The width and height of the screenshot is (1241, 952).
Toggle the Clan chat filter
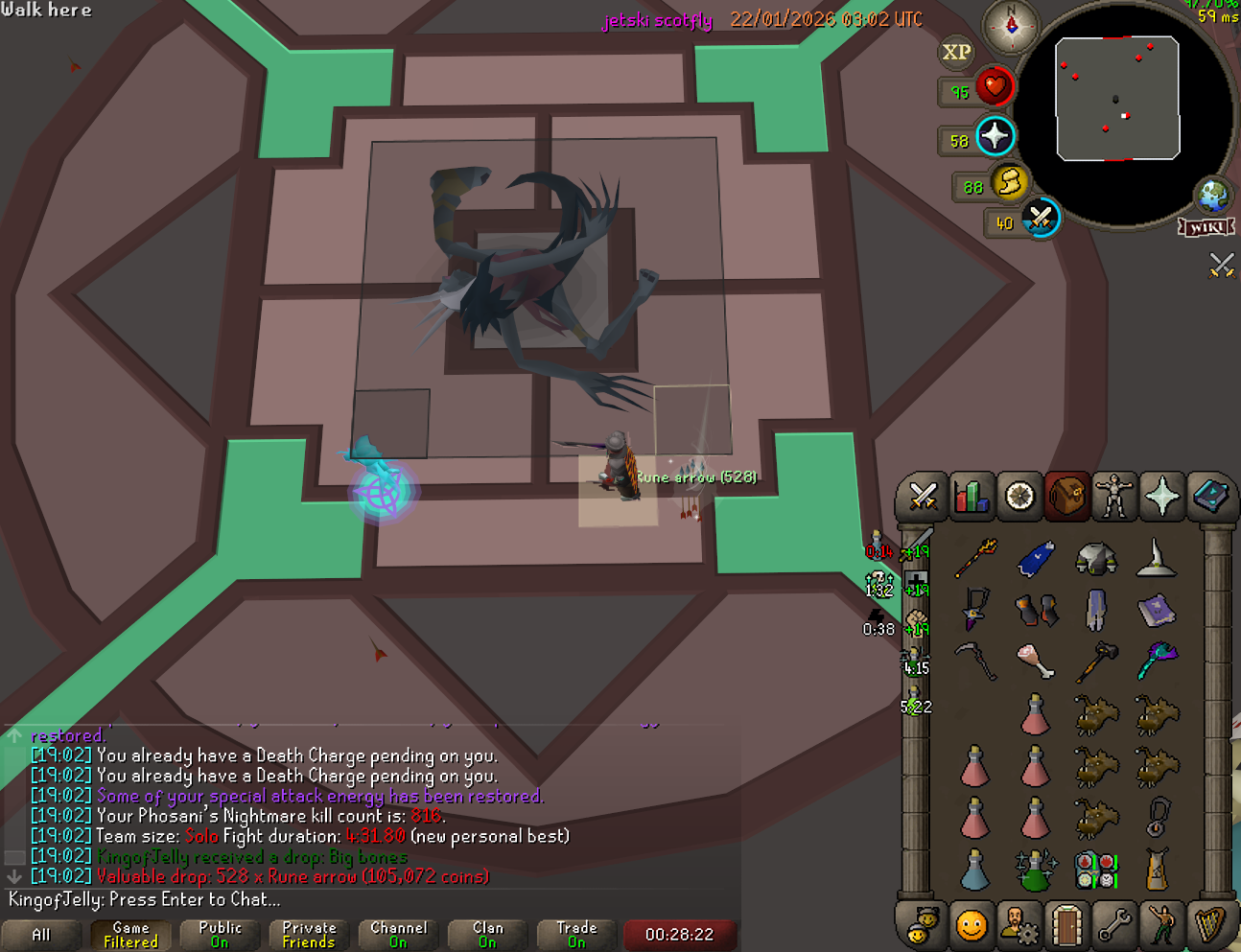coord(487,935)
